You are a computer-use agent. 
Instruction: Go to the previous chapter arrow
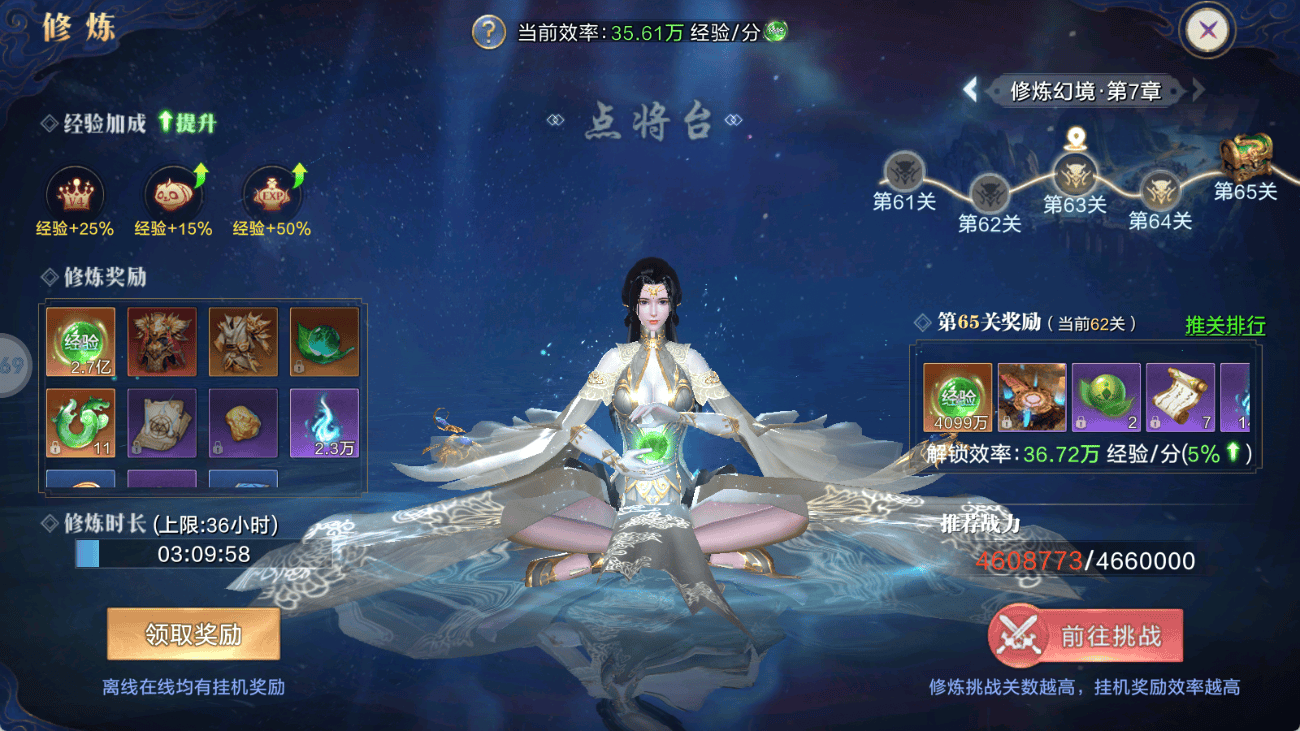(970, 90)
